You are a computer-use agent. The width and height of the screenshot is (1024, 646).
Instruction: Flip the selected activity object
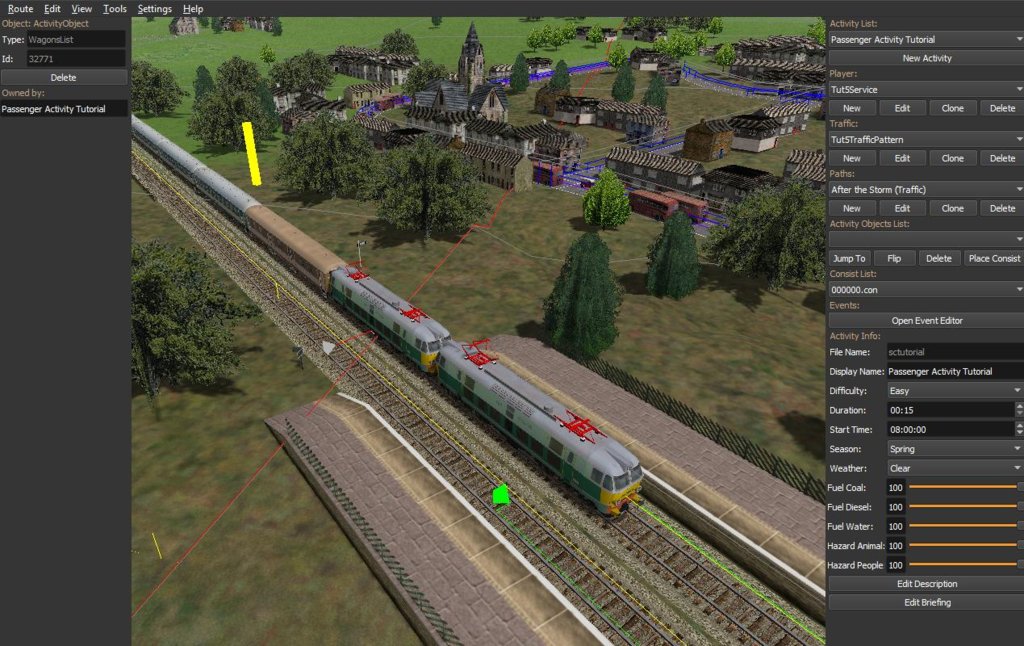(894, 258)
